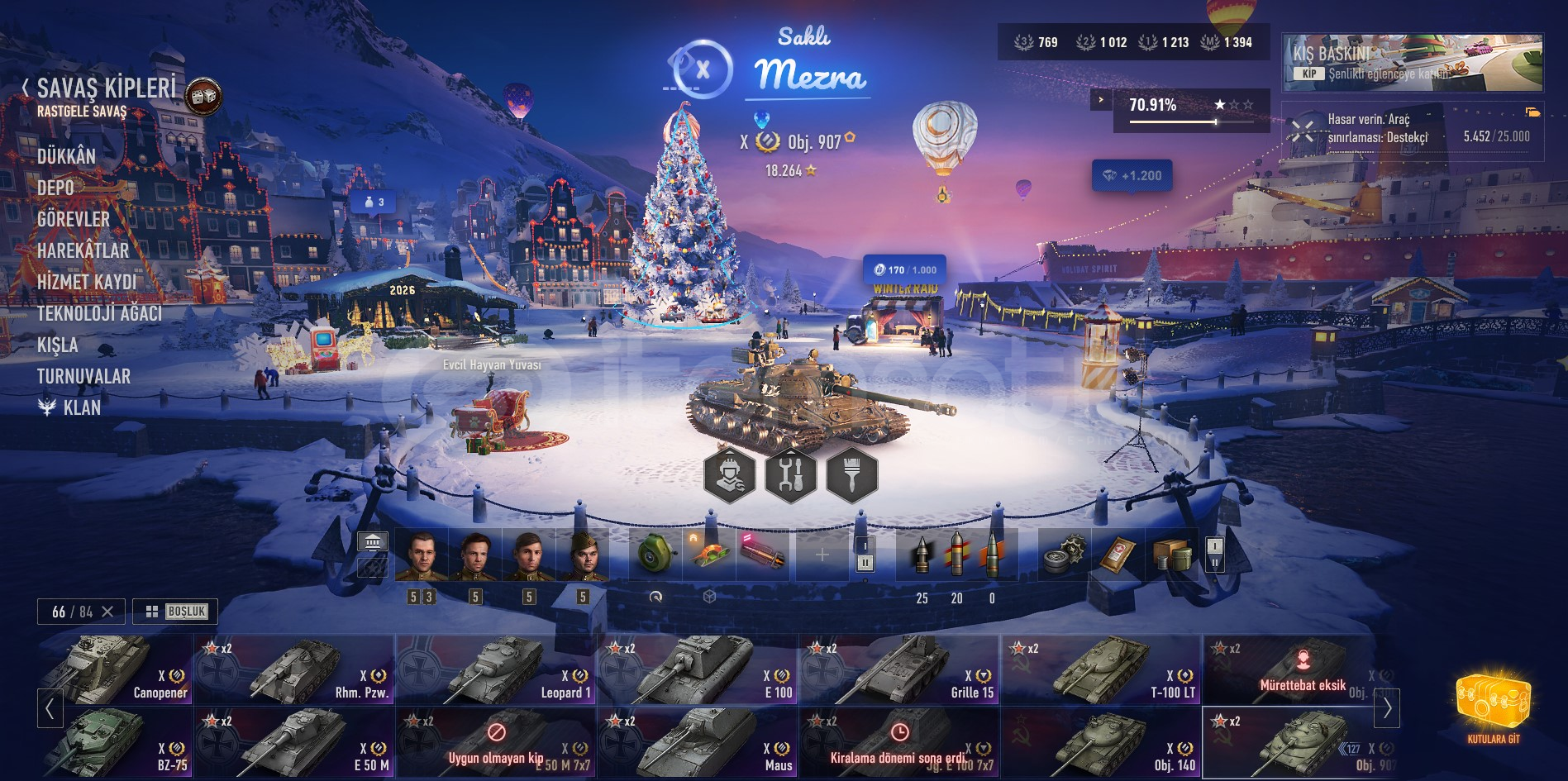This screenshot has height=781, width=1568.
Task: Open the Teknoloji Ağacı tech tree
Action: (99, 313)
